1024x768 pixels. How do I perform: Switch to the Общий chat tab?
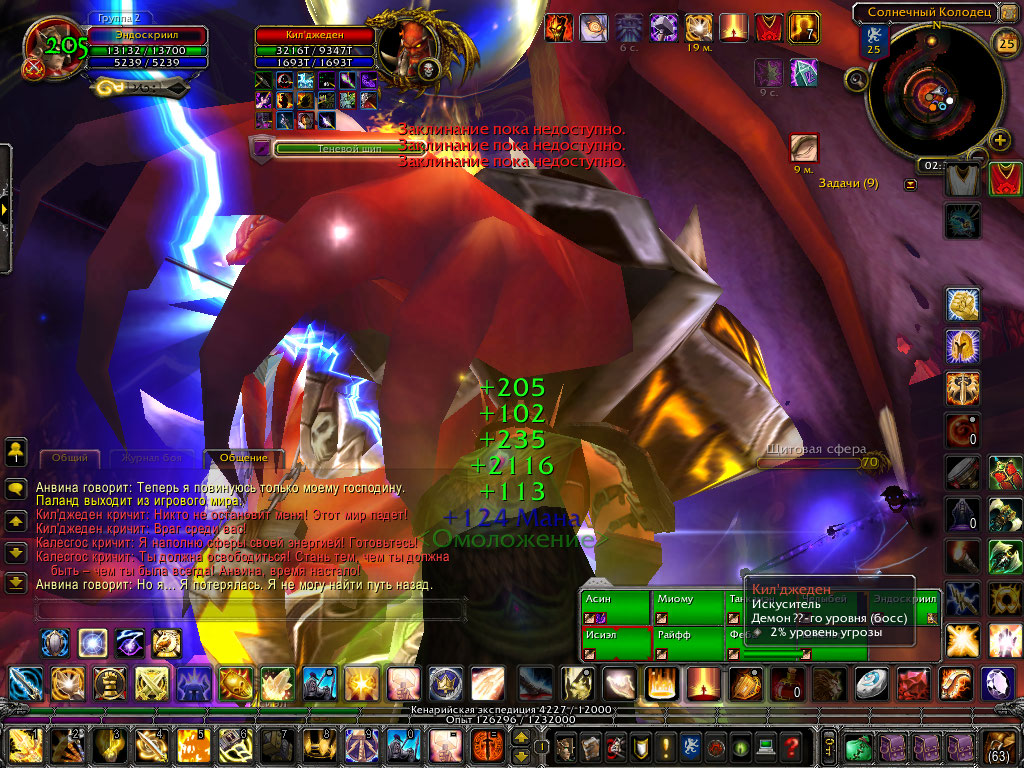69,458
